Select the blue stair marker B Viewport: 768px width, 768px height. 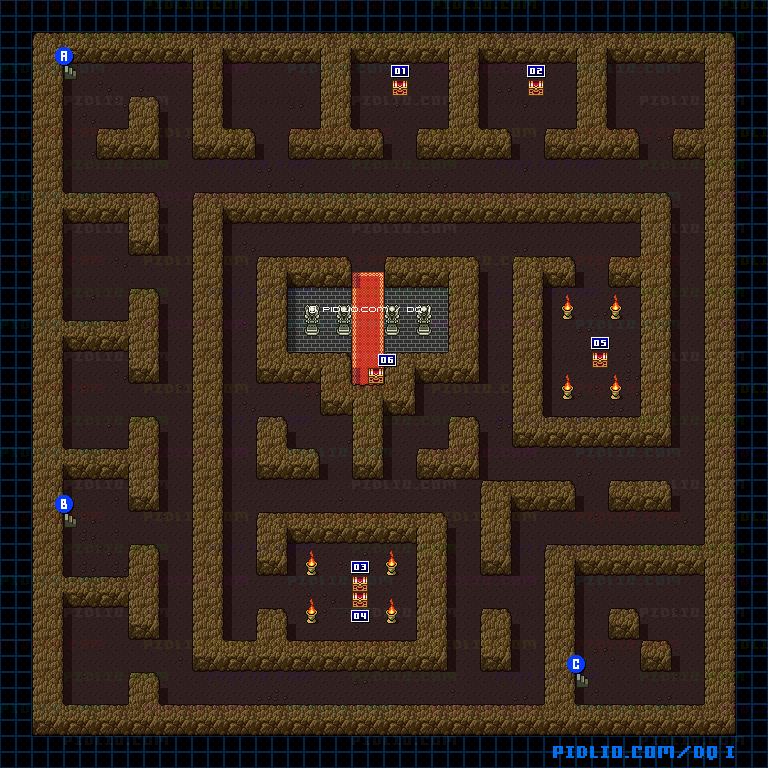click(x=64, y=504)
